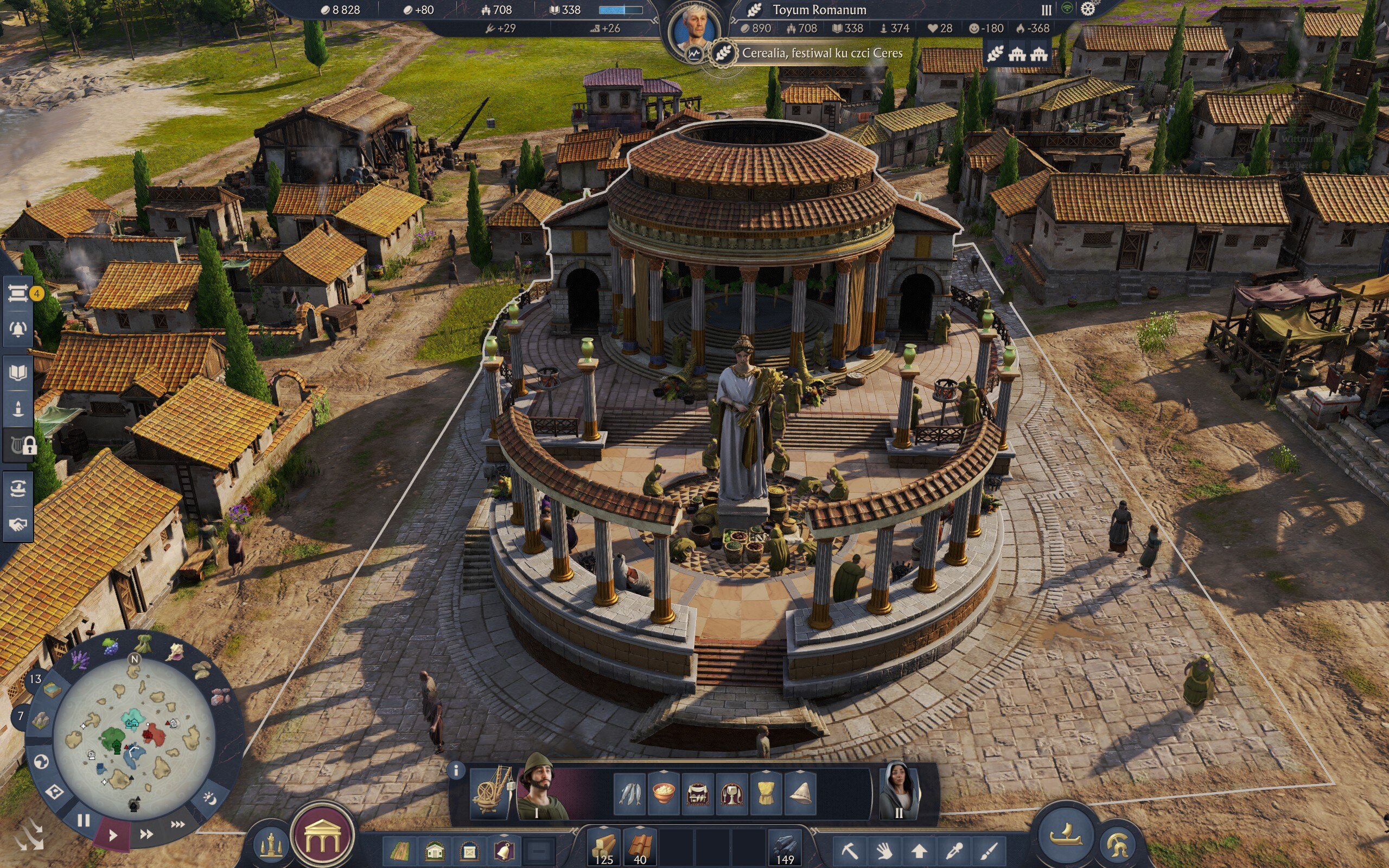Select the upgrade arrow tool

pos(920,850)
